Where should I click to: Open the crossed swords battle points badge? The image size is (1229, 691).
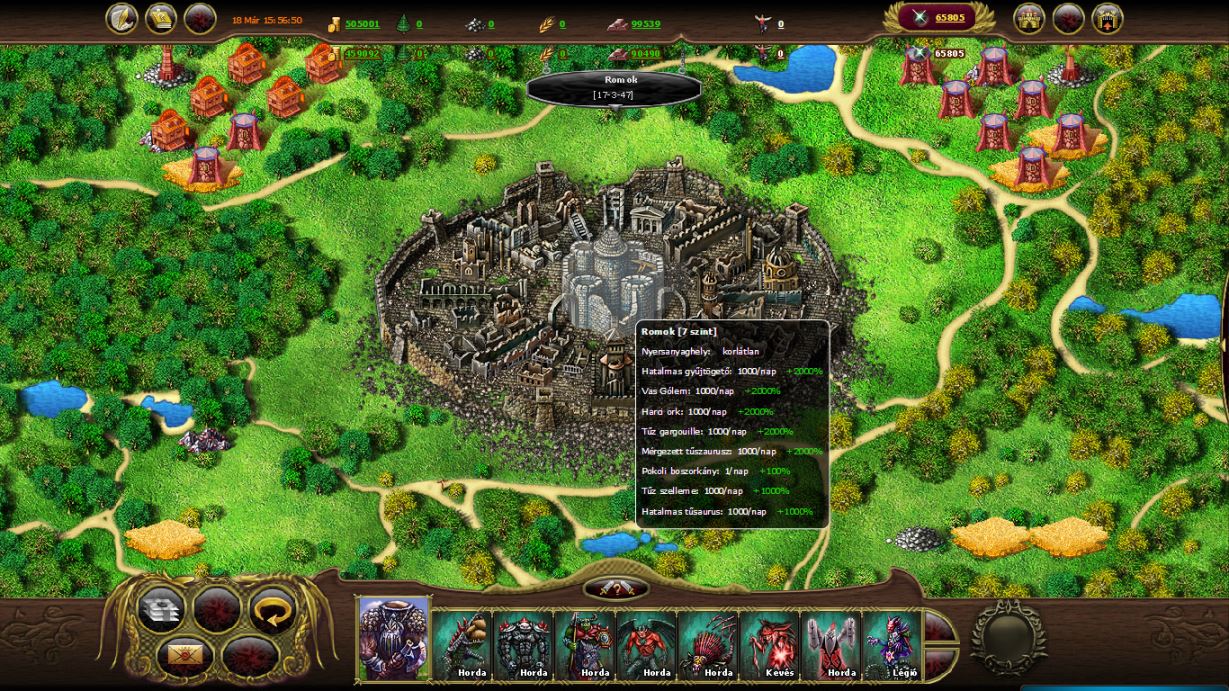[939, 18]
